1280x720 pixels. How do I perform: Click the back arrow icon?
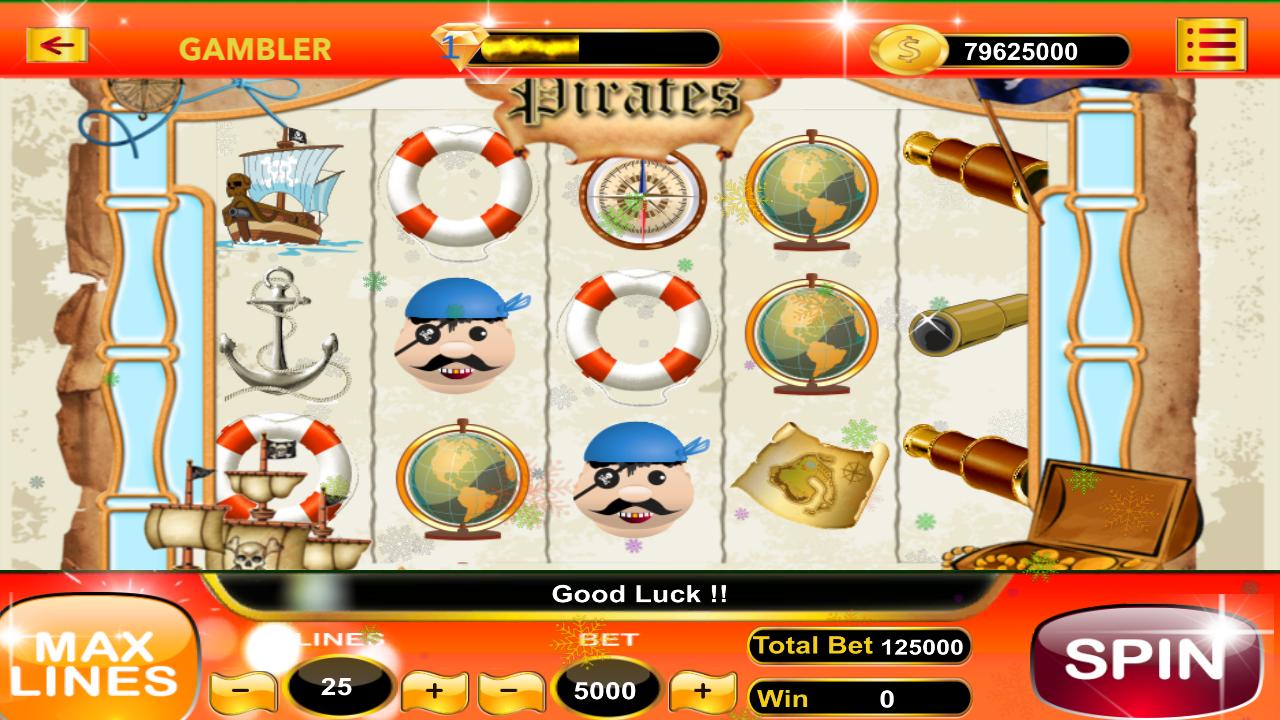tap(57, 45)
